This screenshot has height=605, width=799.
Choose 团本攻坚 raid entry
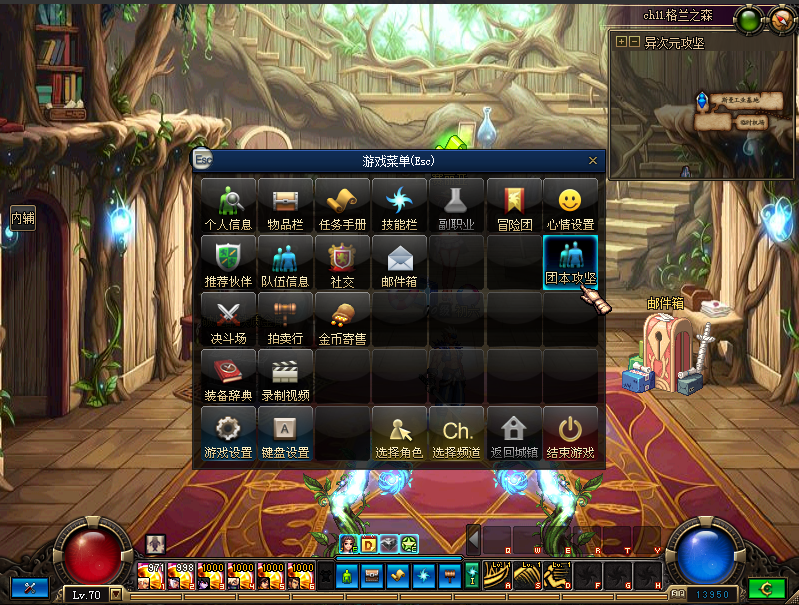(570, 261)
